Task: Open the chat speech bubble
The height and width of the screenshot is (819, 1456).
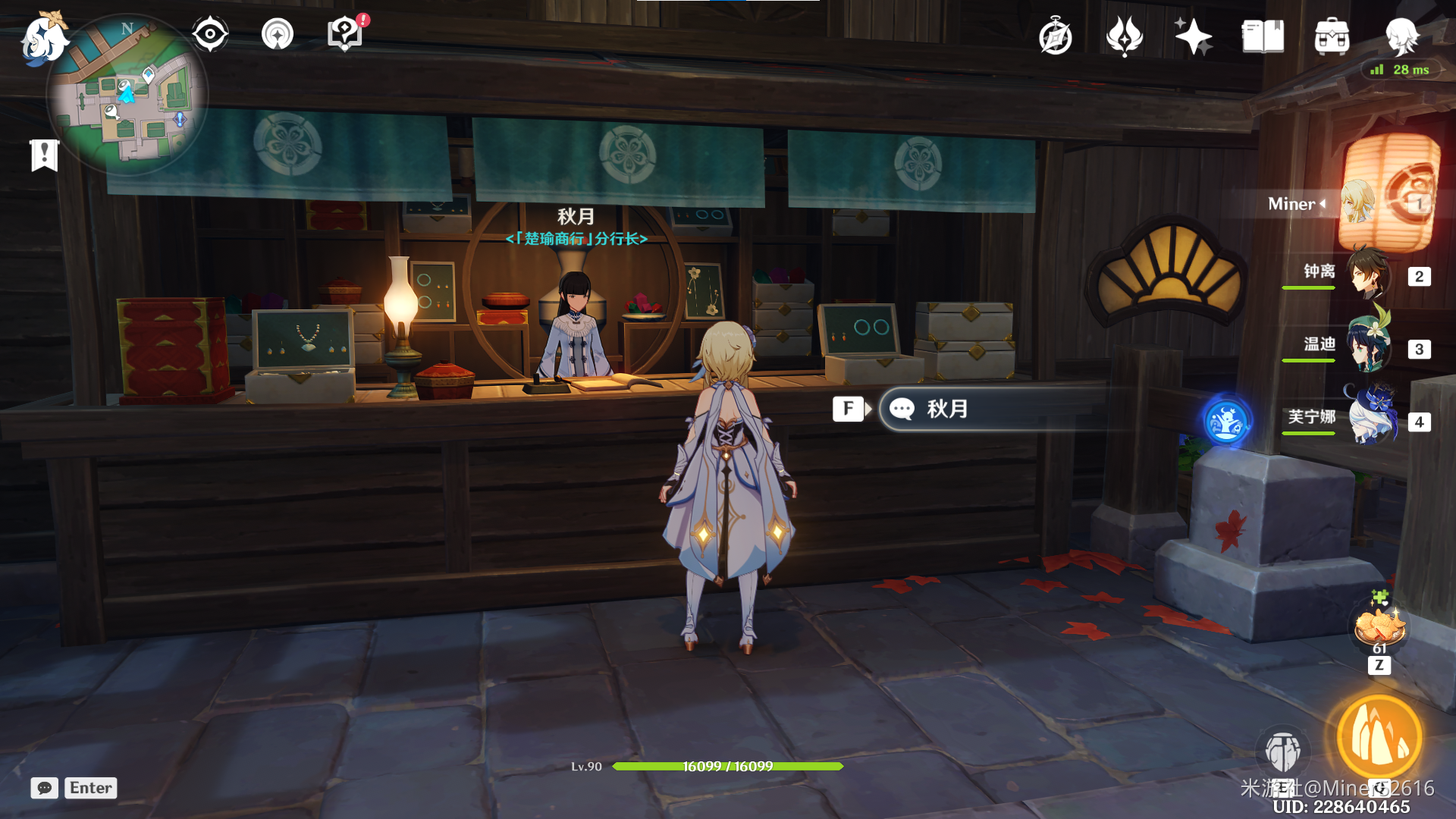Action: pyautogui.click(x=45, y=788)
